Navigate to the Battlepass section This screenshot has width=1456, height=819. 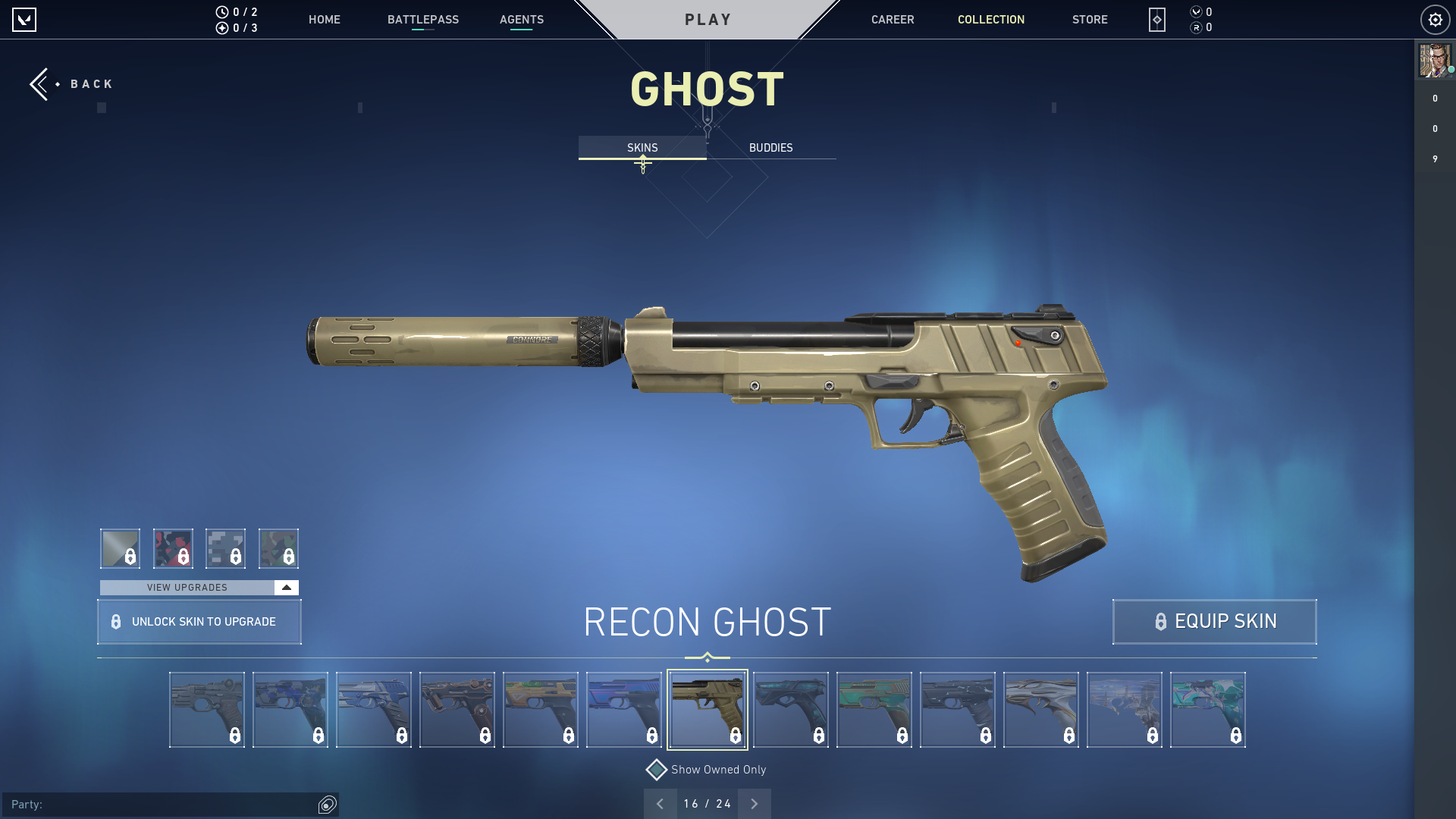click(x=423, y=20)
